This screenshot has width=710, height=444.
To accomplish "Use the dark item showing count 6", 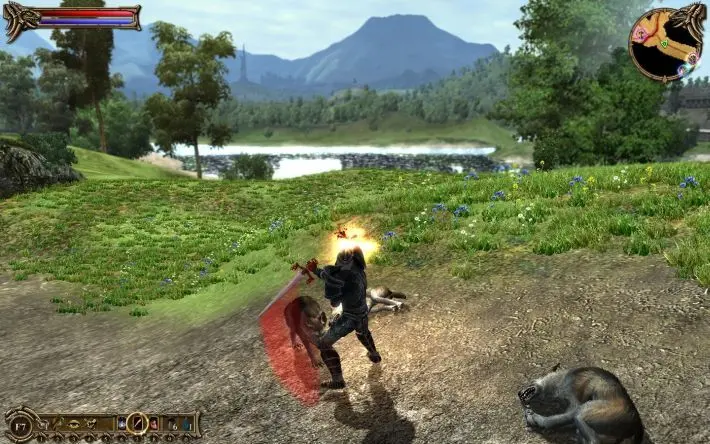I will [172, 425].
